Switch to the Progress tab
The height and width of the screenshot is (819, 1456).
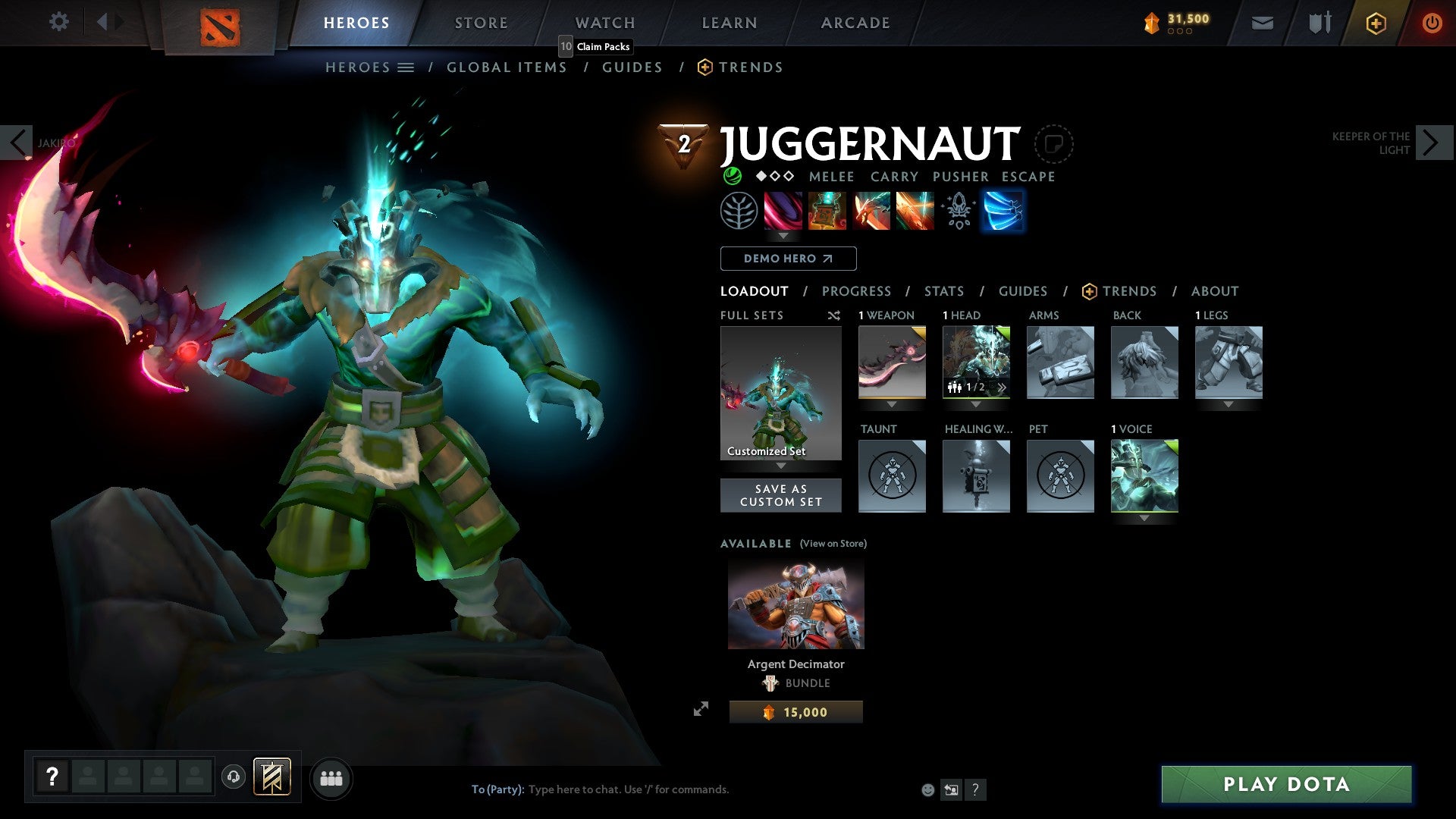[x=857, y=291]
